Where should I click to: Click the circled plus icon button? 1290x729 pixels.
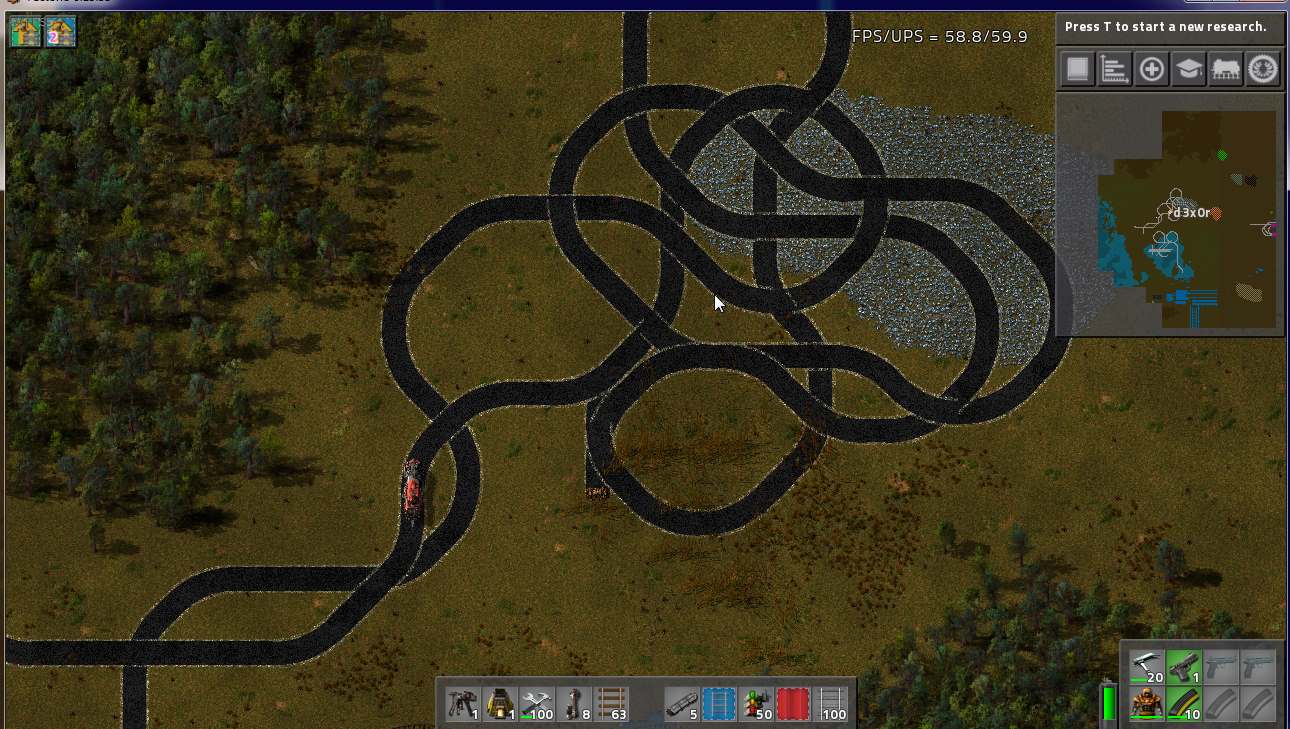click(x=1151, y=69)
